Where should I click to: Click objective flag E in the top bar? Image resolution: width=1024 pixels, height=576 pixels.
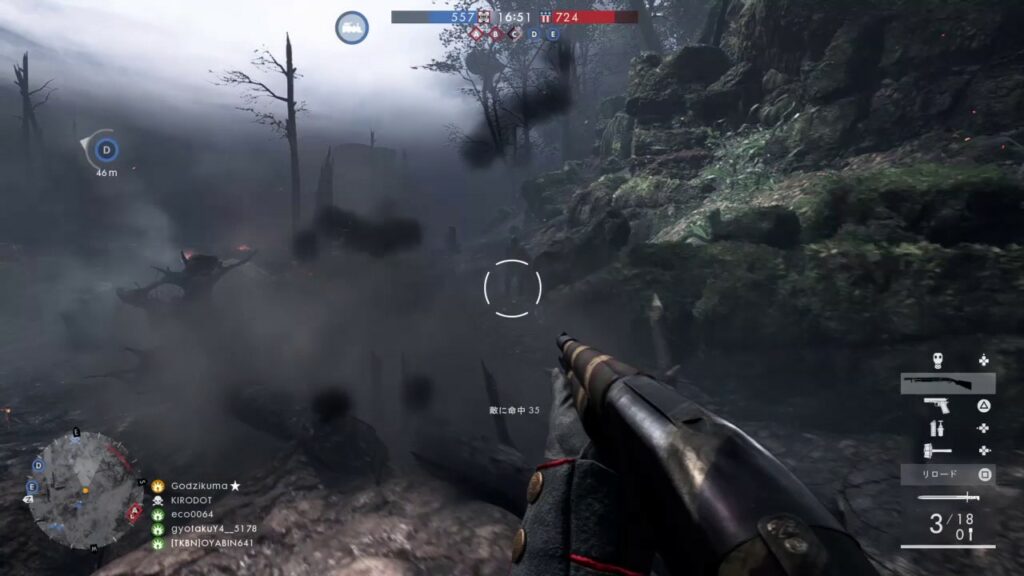[x=552, y=33]
